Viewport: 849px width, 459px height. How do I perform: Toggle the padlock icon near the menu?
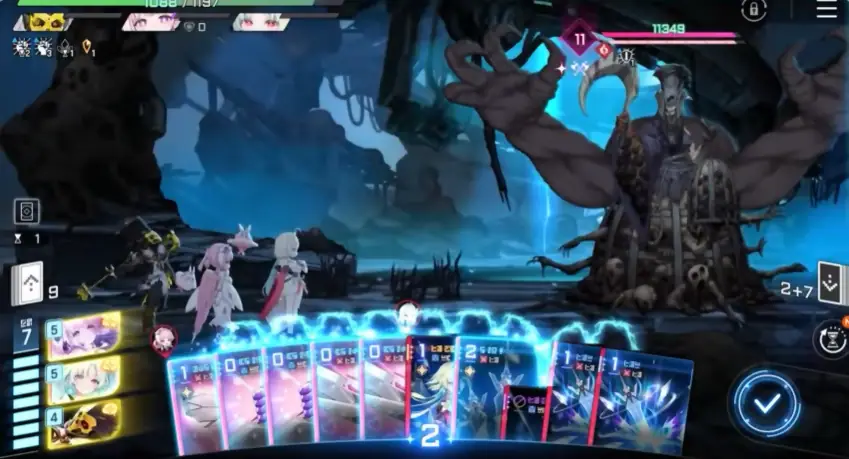tap(753, 10)
